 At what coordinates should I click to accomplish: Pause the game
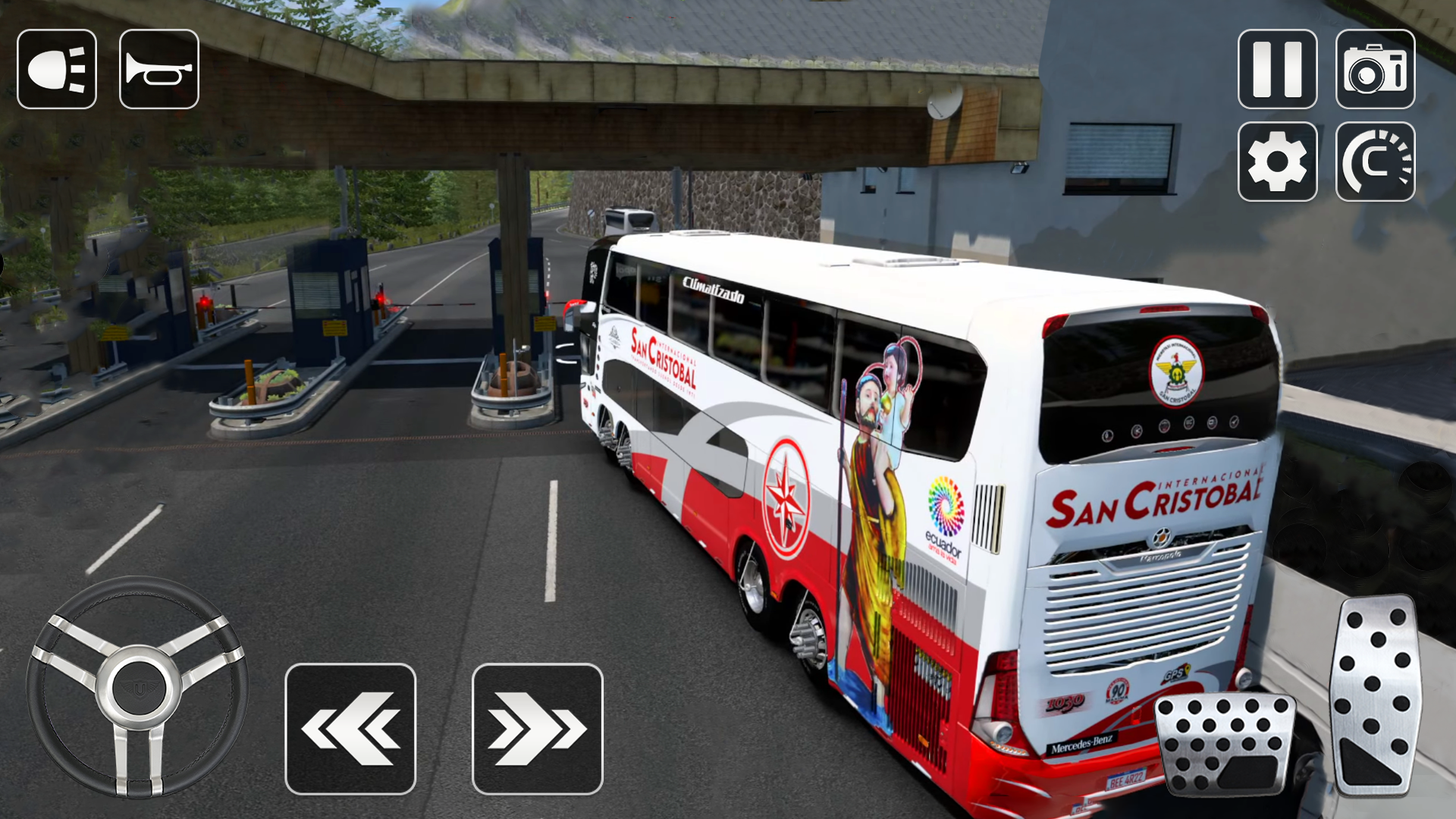1277,68
